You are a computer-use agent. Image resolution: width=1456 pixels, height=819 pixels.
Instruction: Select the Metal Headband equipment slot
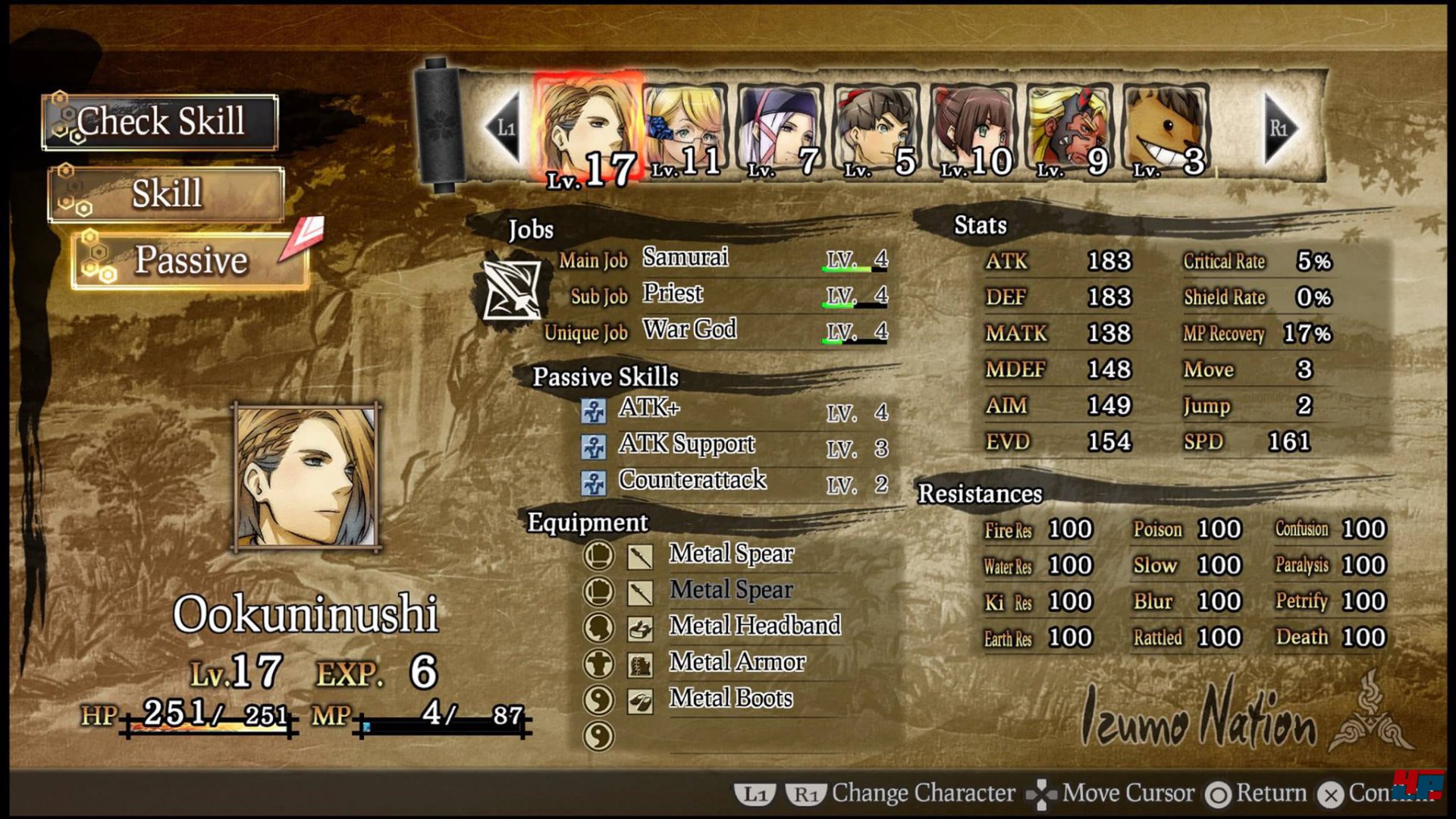pyautogui.click(x=754, y=626)
